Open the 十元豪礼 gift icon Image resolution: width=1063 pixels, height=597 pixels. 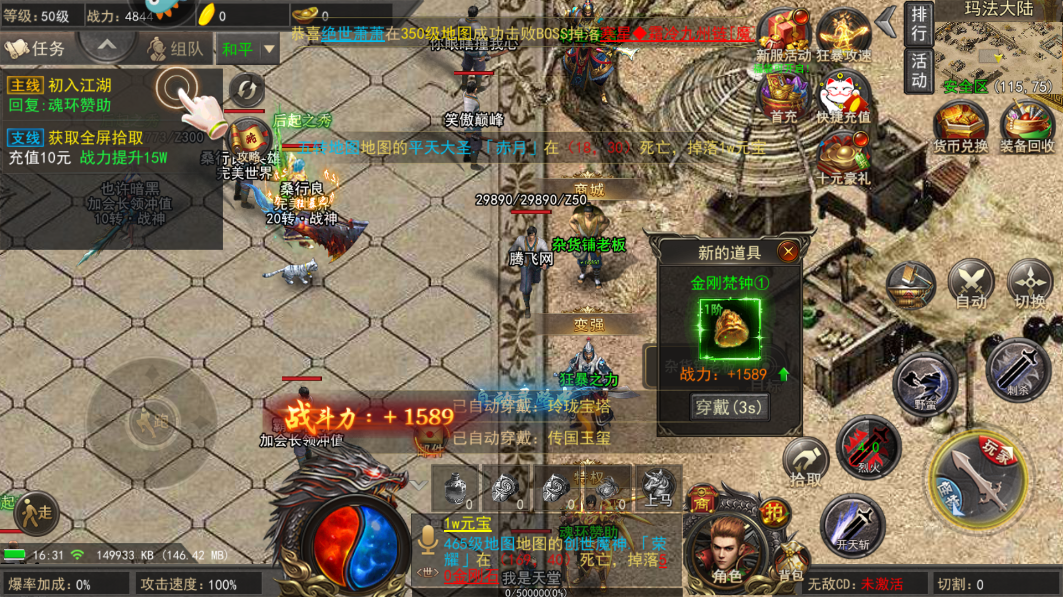click(x=843, y=160)
